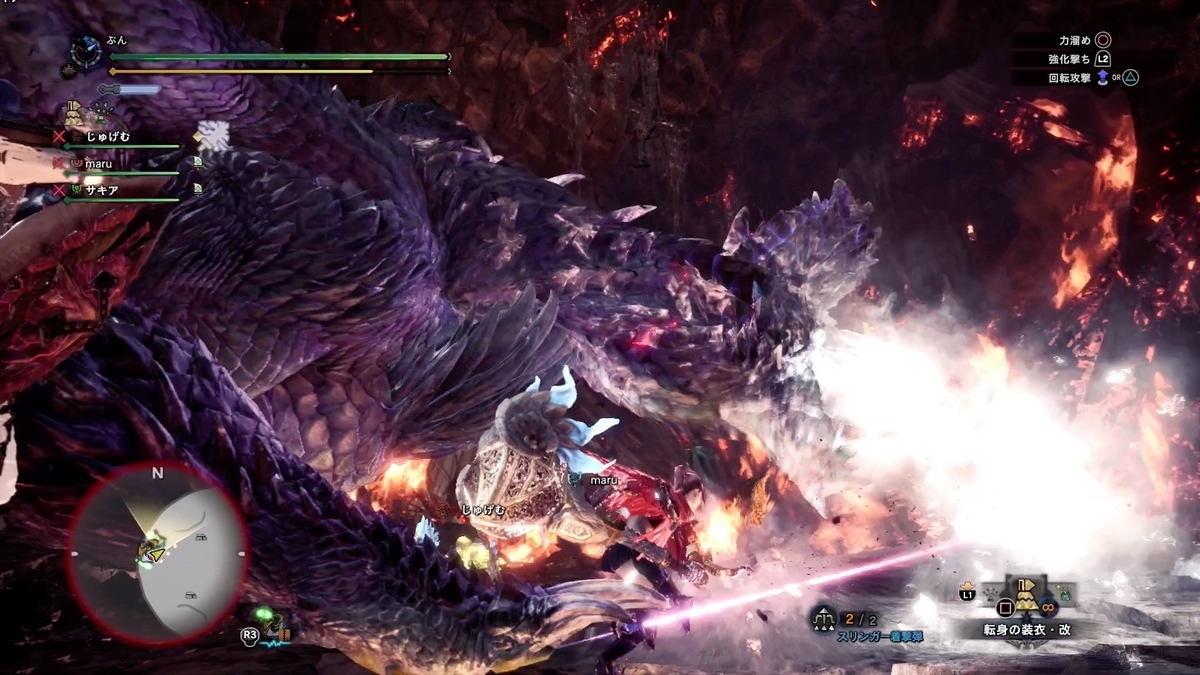1200x675 pixels.
Task: Select party member maru in the list
Action: coord(99,163)
